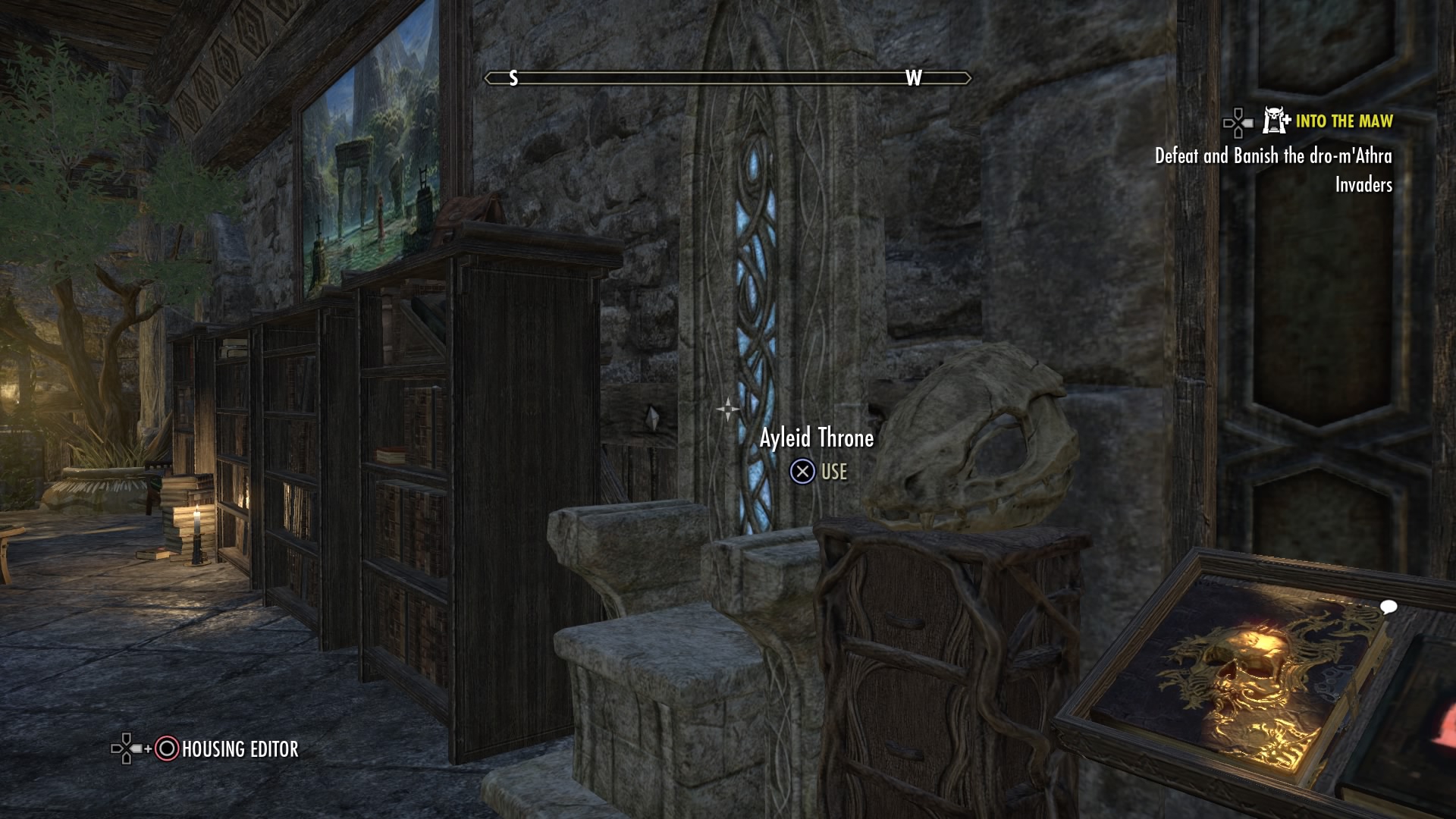The image size is (1456, 819).
Task: Expand the compass bar
Action: coord(728,77)
